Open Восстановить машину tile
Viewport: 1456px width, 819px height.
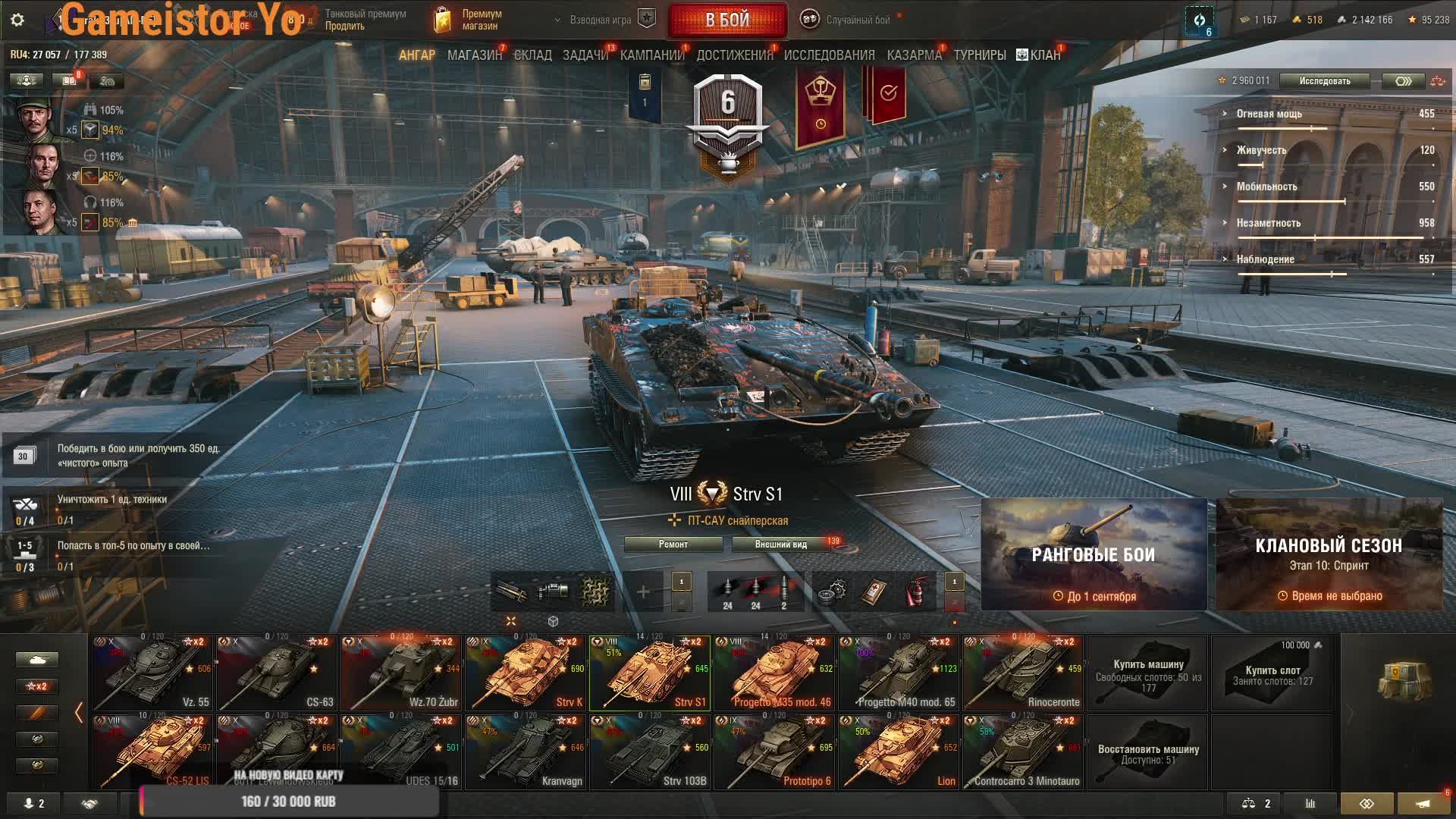coord(1147,752)
